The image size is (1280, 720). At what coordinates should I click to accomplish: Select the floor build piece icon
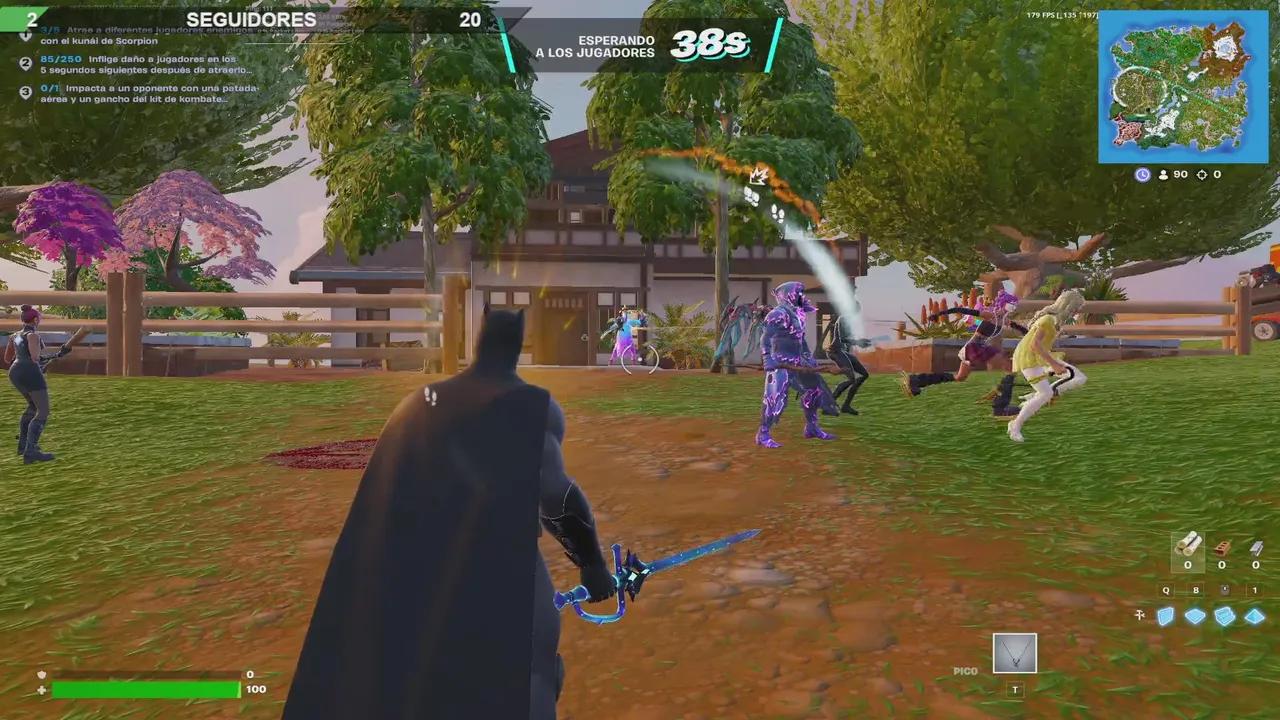pyautogui.click(x=1194, y=618)
